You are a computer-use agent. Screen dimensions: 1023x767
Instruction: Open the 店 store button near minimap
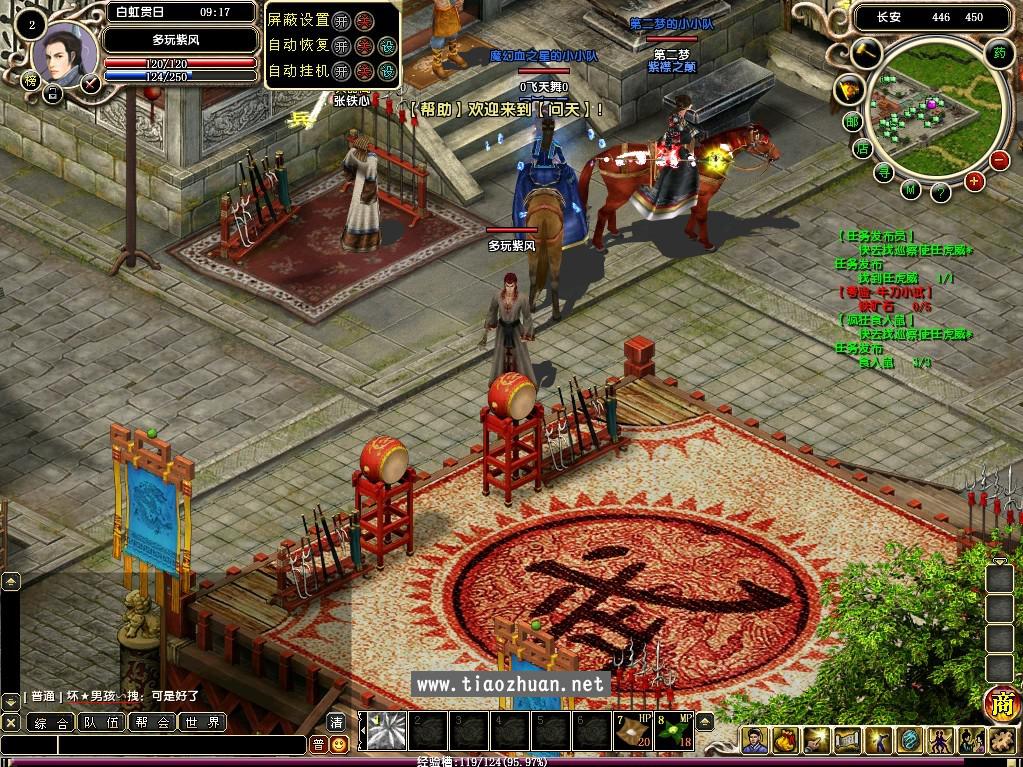point(863,148)
